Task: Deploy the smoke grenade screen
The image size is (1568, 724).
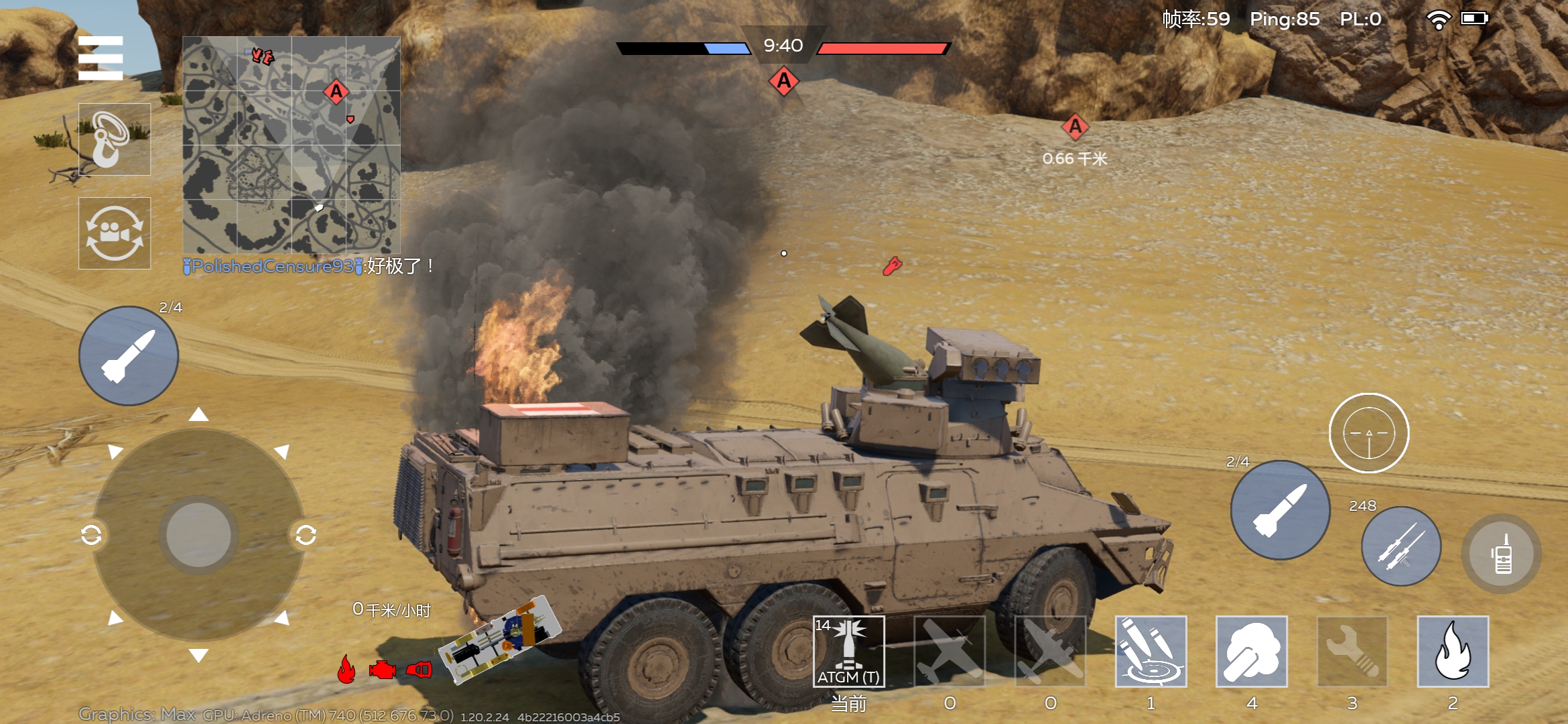Action: tap(1252, 652)
